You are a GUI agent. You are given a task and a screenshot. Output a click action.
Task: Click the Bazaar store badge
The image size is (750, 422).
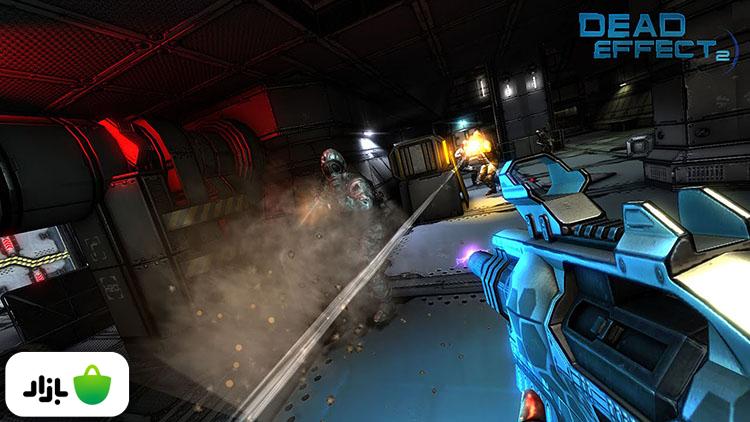(67, 384)
